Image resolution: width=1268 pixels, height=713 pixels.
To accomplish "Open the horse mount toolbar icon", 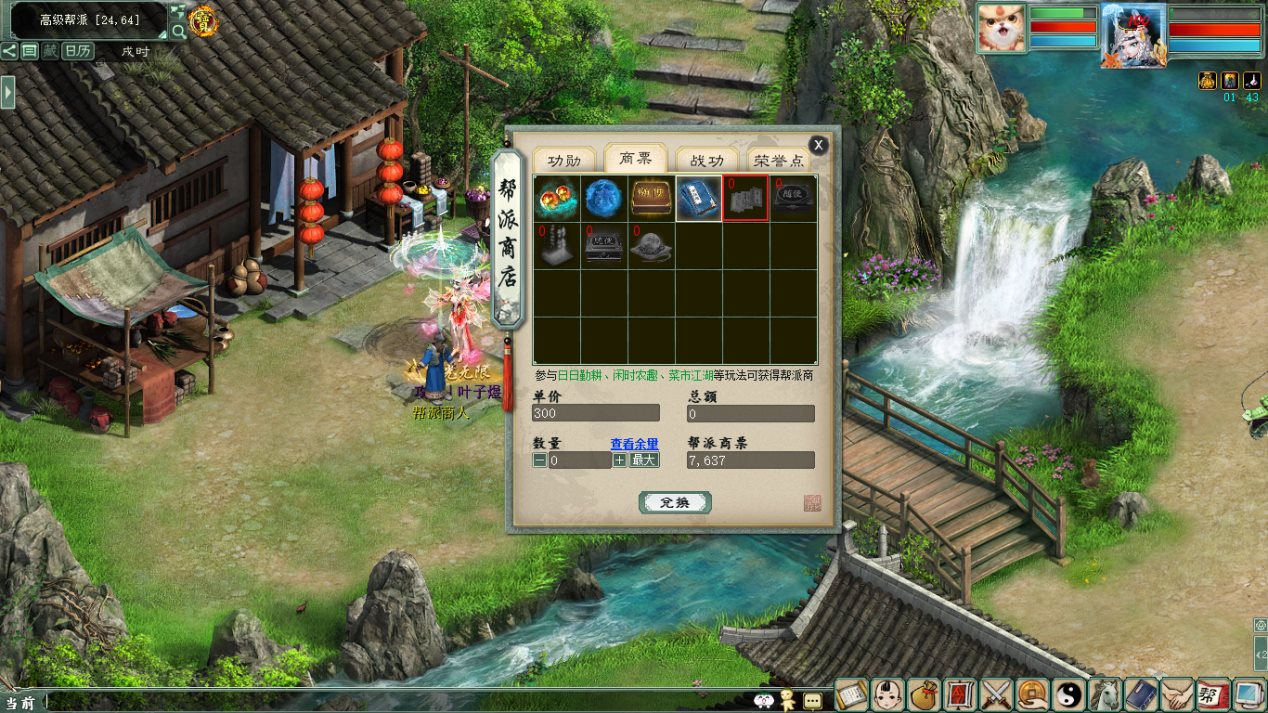I will pos(1105,693).
